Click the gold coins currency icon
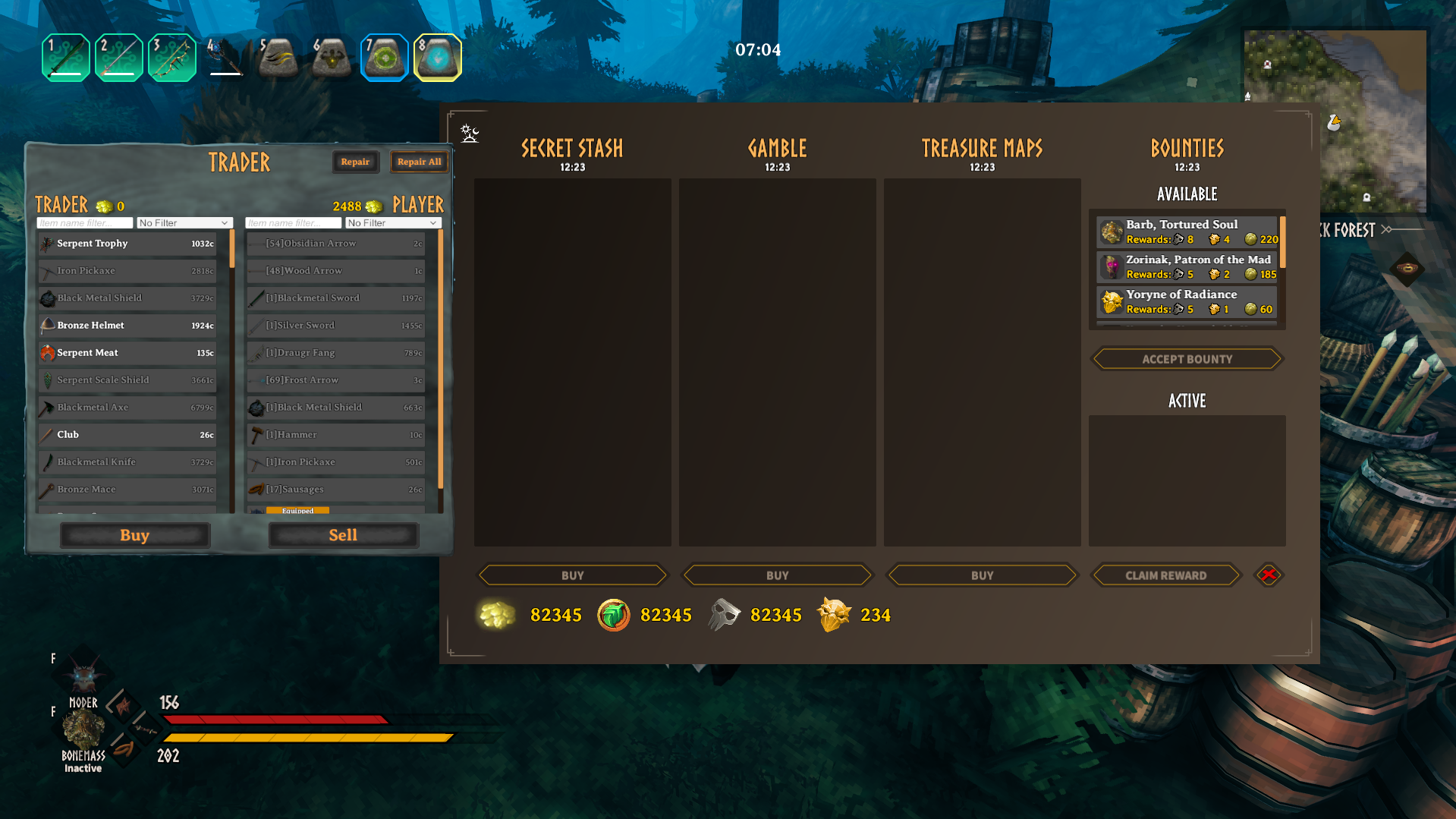1456x819 pixels. coord(497,615)
